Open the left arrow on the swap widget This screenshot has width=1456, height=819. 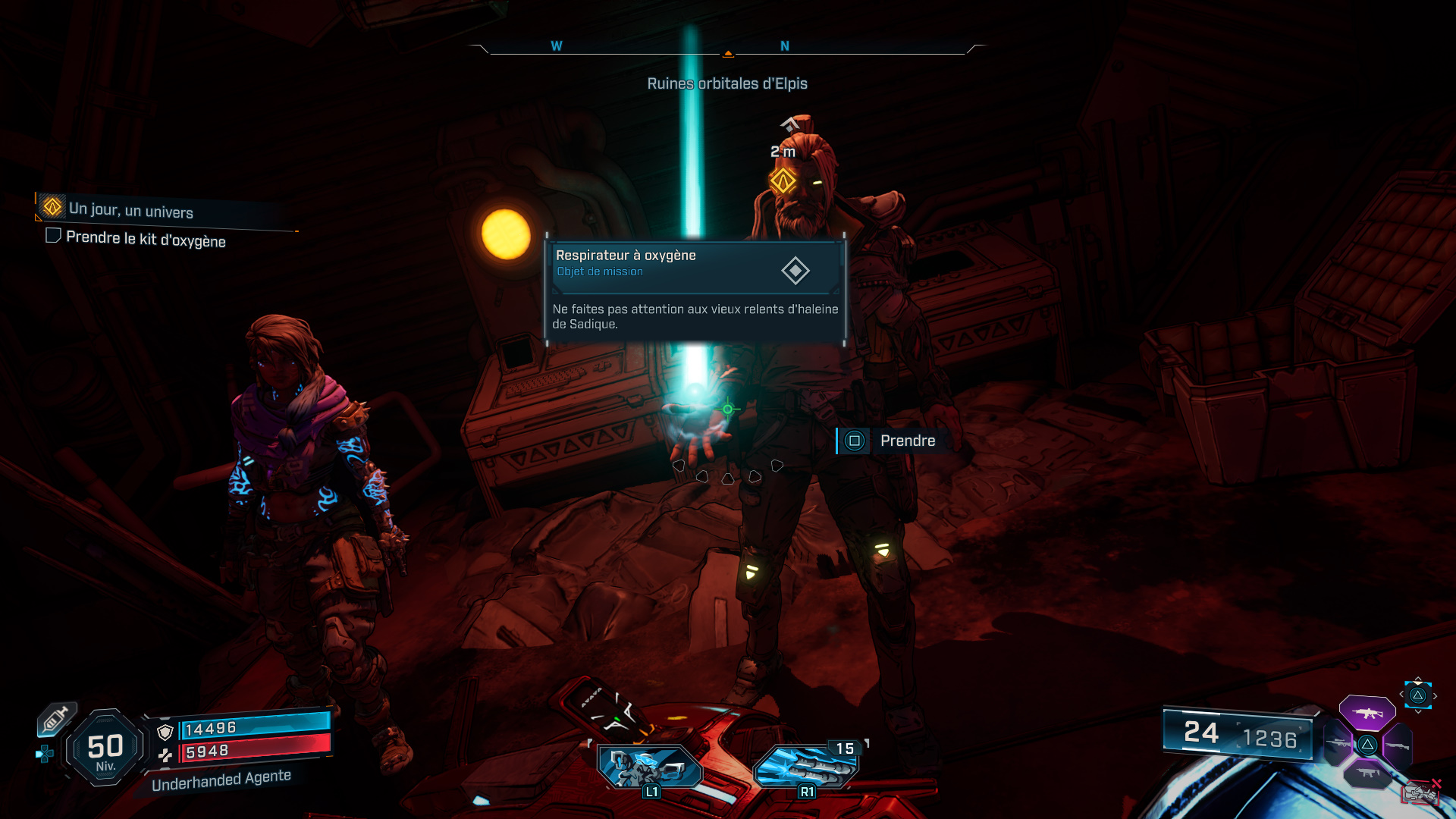point(1401,695)
